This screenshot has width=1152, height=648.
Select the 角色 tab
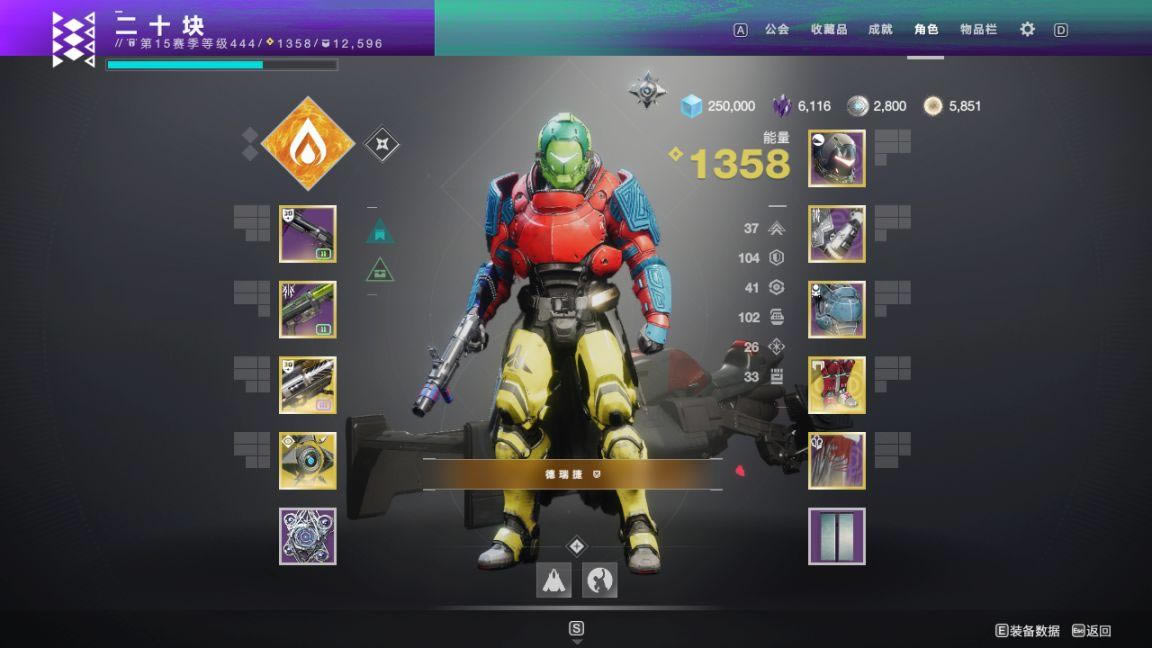click(926, 30)
